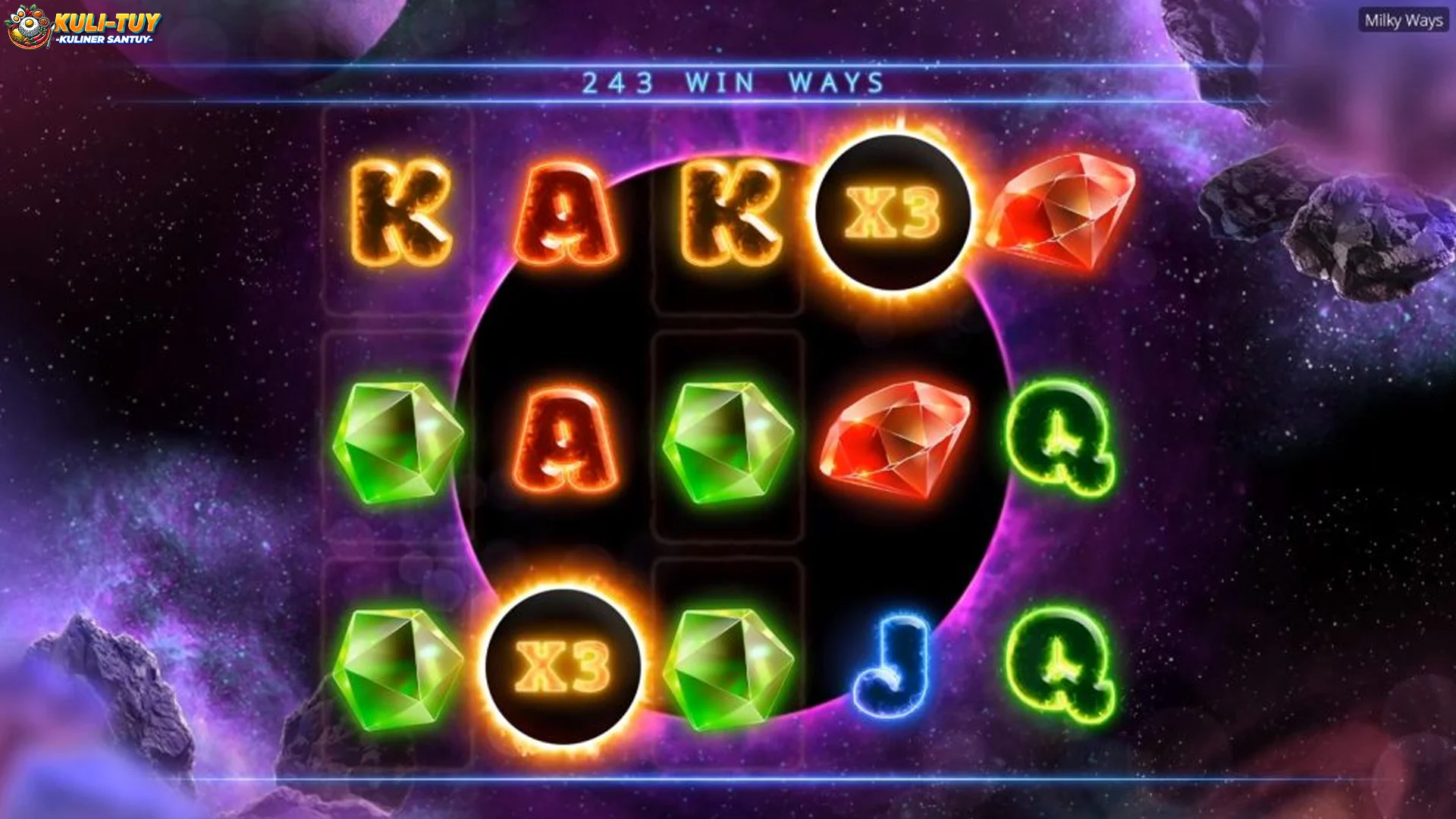Select the green gem on the bottom-left reel

point(402,667)
